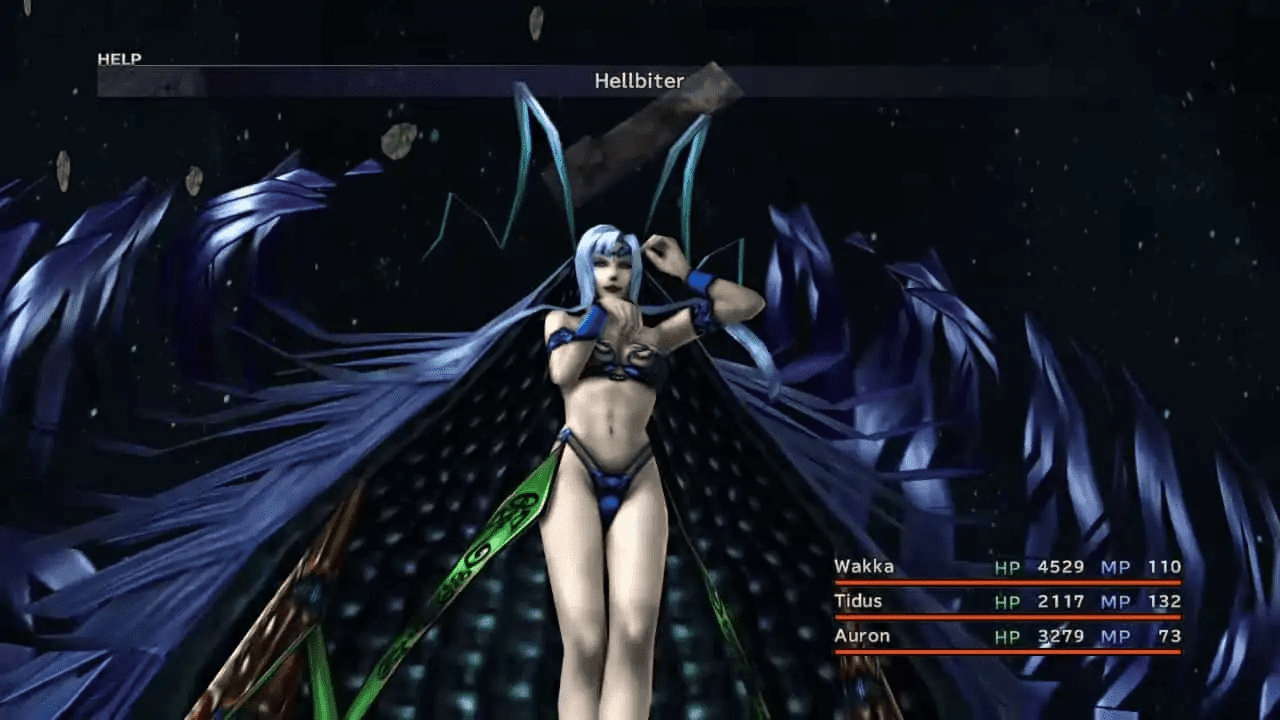Click the Hellbiter ability banner
Image resolution: width=1280 pixels, height=720 pixels.
(x=640, y=82)
